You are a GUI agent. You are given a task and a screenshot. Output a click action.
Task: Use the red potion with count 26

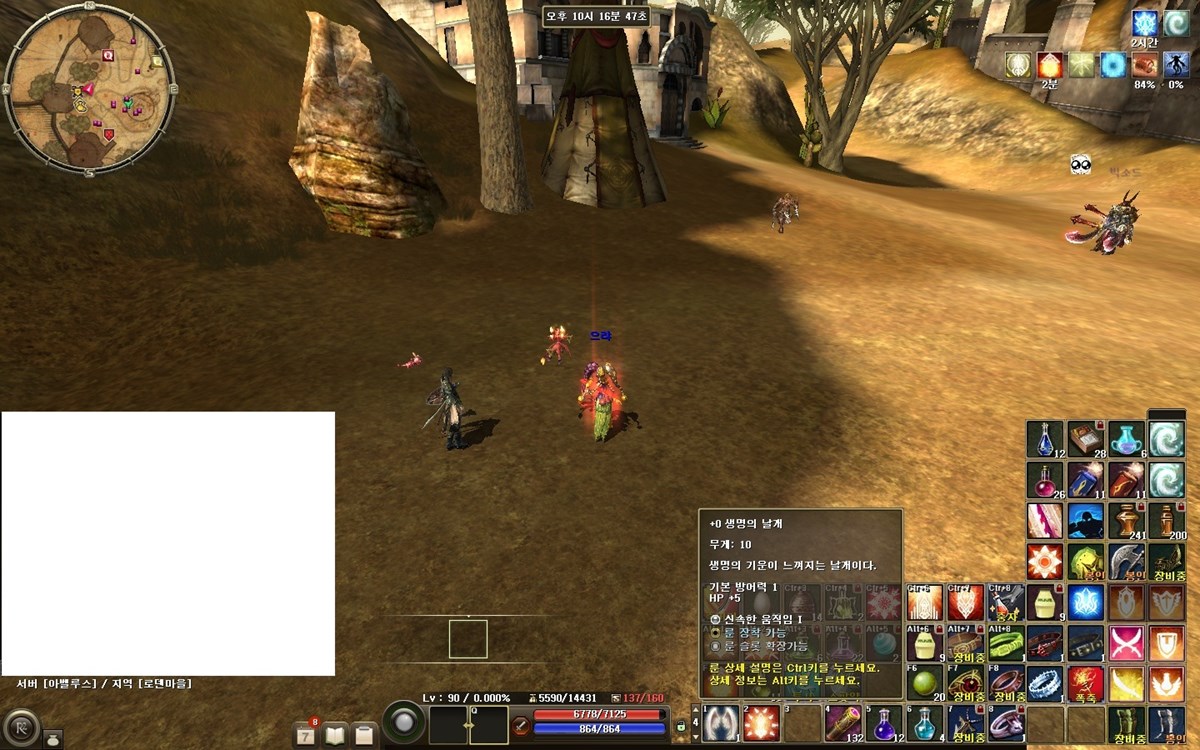(1045, 480)
